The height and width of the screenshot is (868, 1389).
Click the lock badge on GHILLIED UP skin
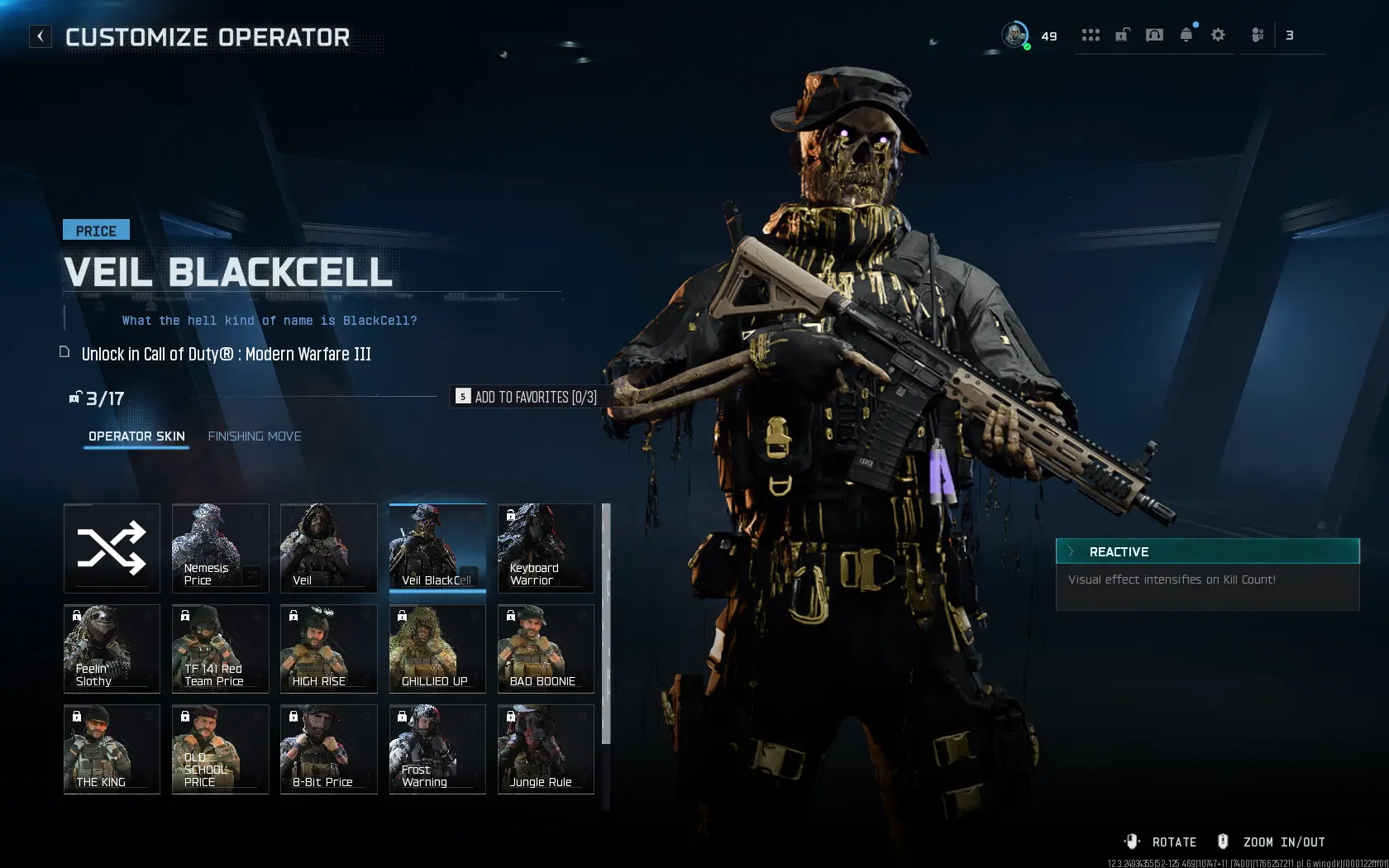[x=401, y=616]
